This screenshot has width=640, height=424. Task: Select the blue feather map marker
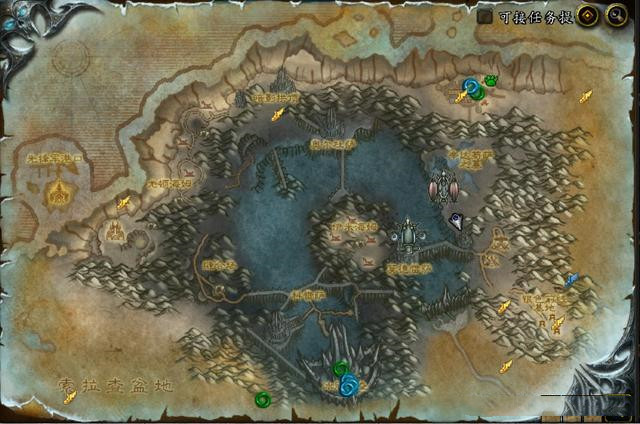pyautogui.click(x=571, y=280)
